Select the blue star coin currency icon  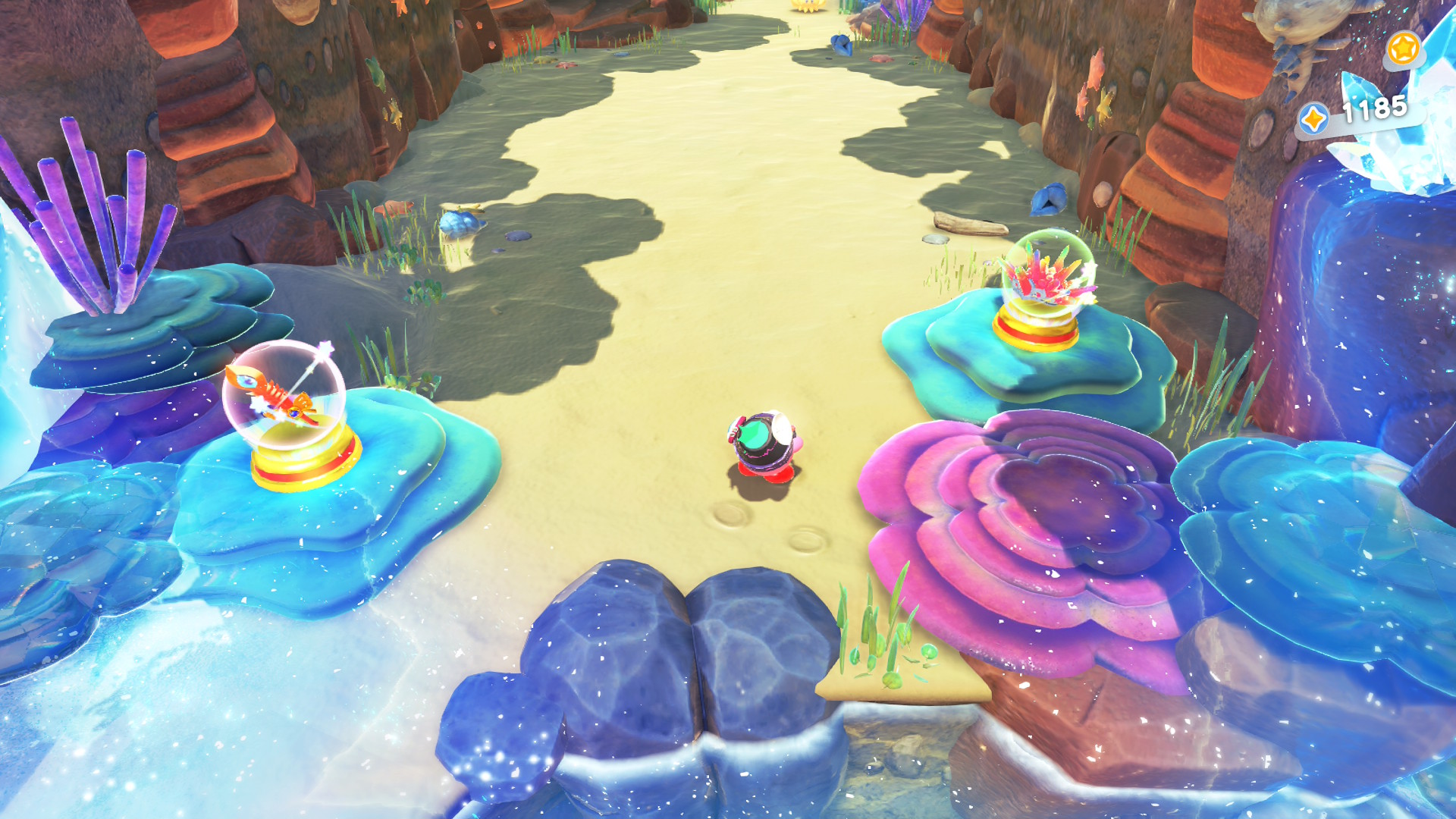click(x=1313, y=119)
